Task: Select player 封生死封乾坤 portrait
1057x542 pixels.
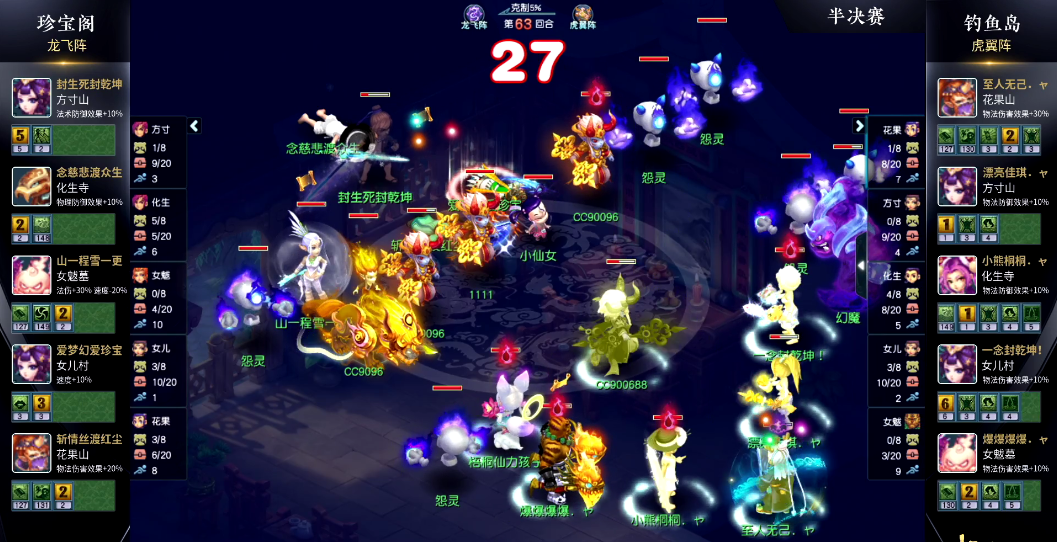Action: pyautogui.click(x=31, y=97)
